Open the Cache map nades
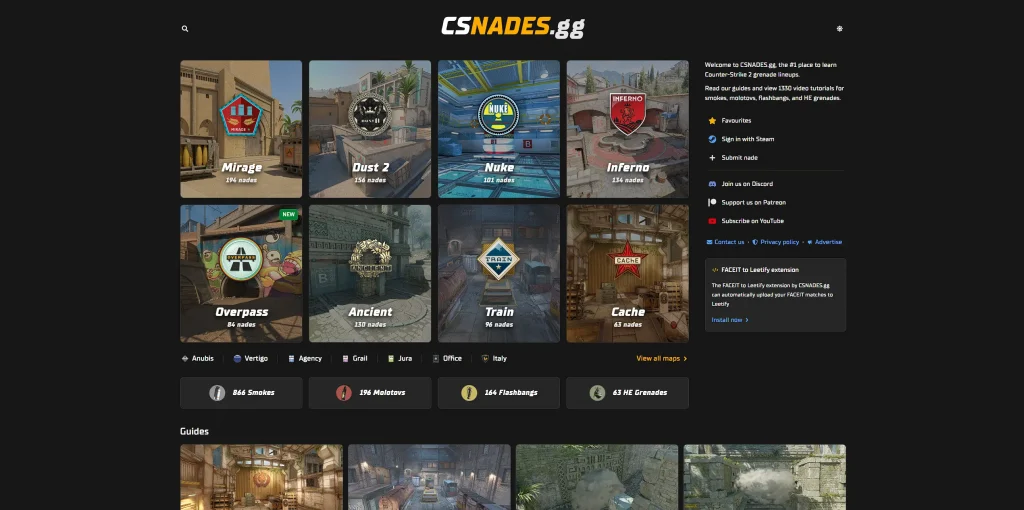The height and width of the screenshot is (510, 1024). (627, 273)
